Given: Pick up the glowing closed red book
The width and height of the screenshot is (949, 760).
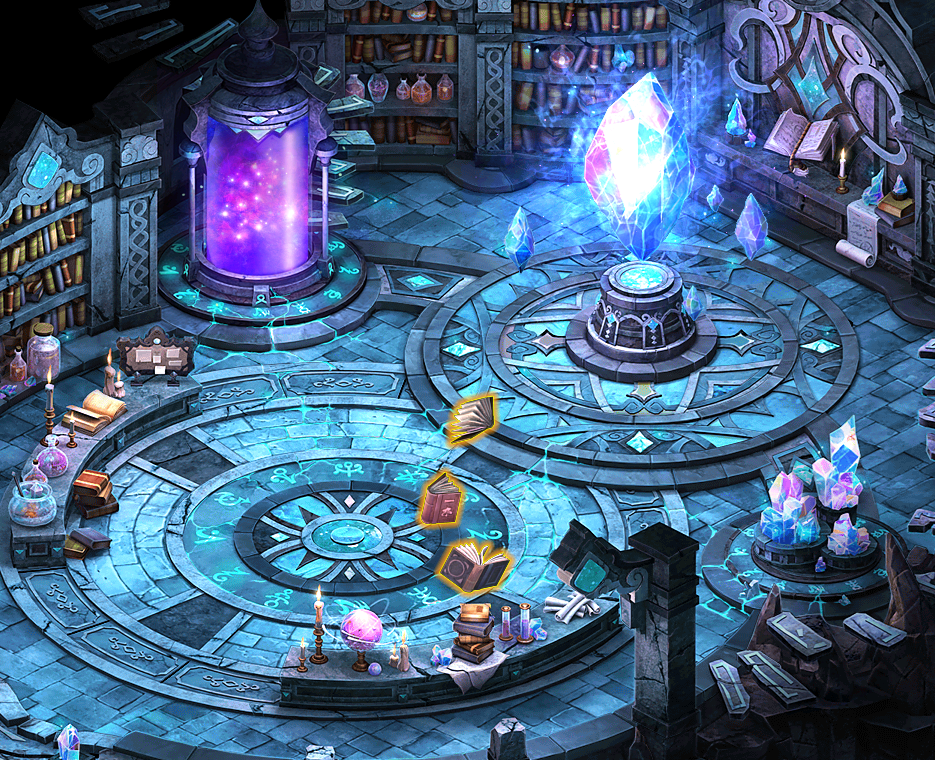Looking at the screenshot, I should click(441, 497).
